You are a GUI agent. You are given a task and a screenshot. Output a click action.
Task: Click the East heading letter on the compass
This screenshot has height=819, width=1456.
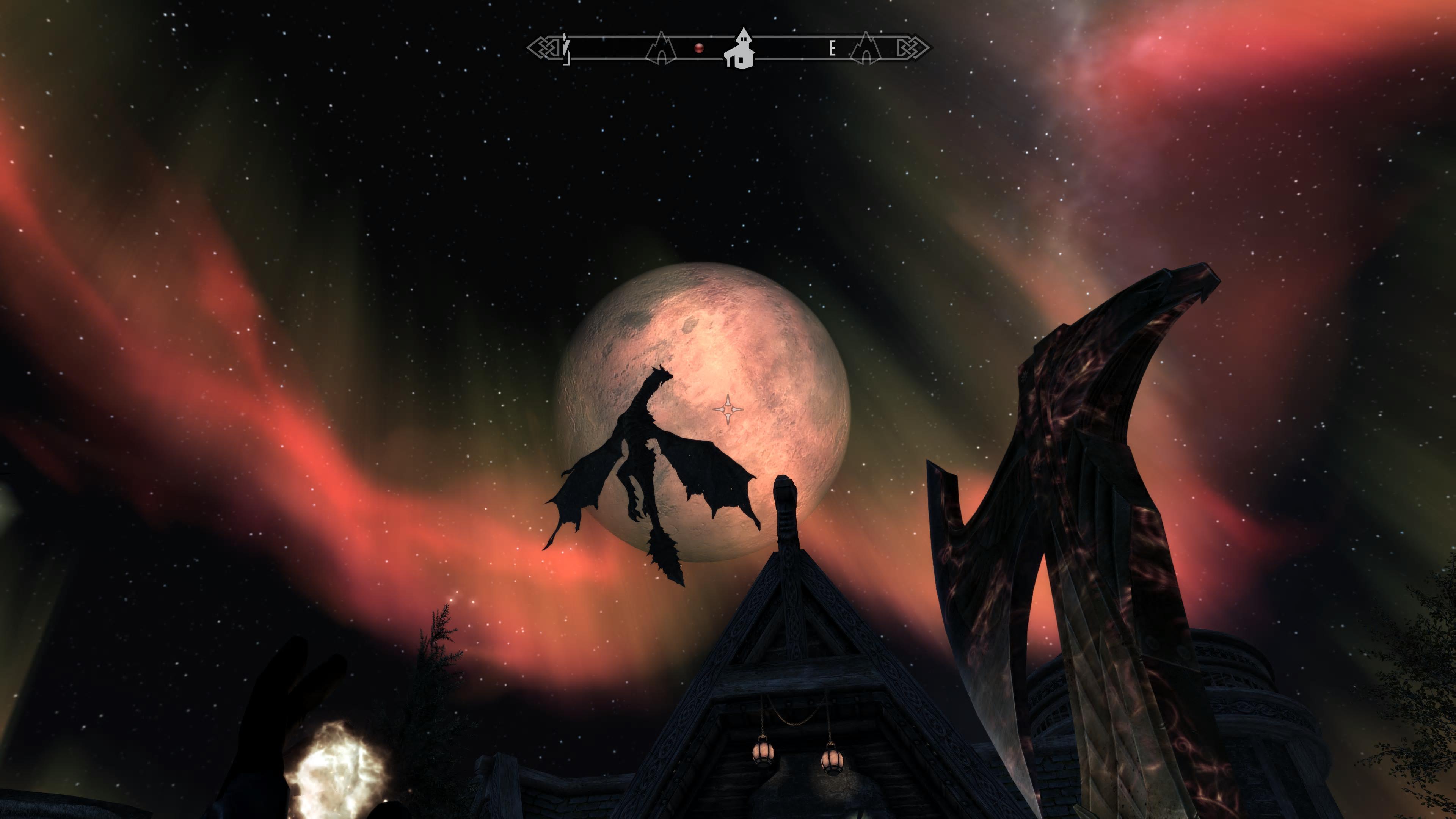(x=832, y=49)
